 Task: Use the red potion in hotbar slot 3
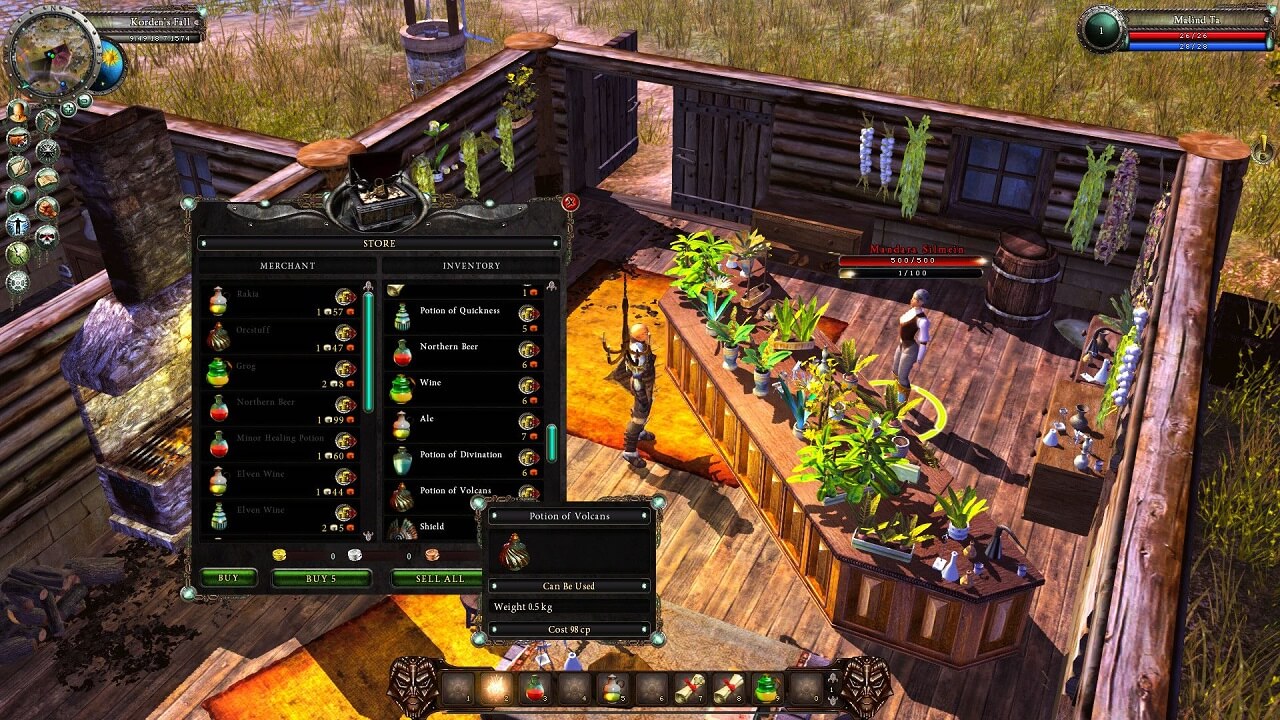(x=534, y=687)
